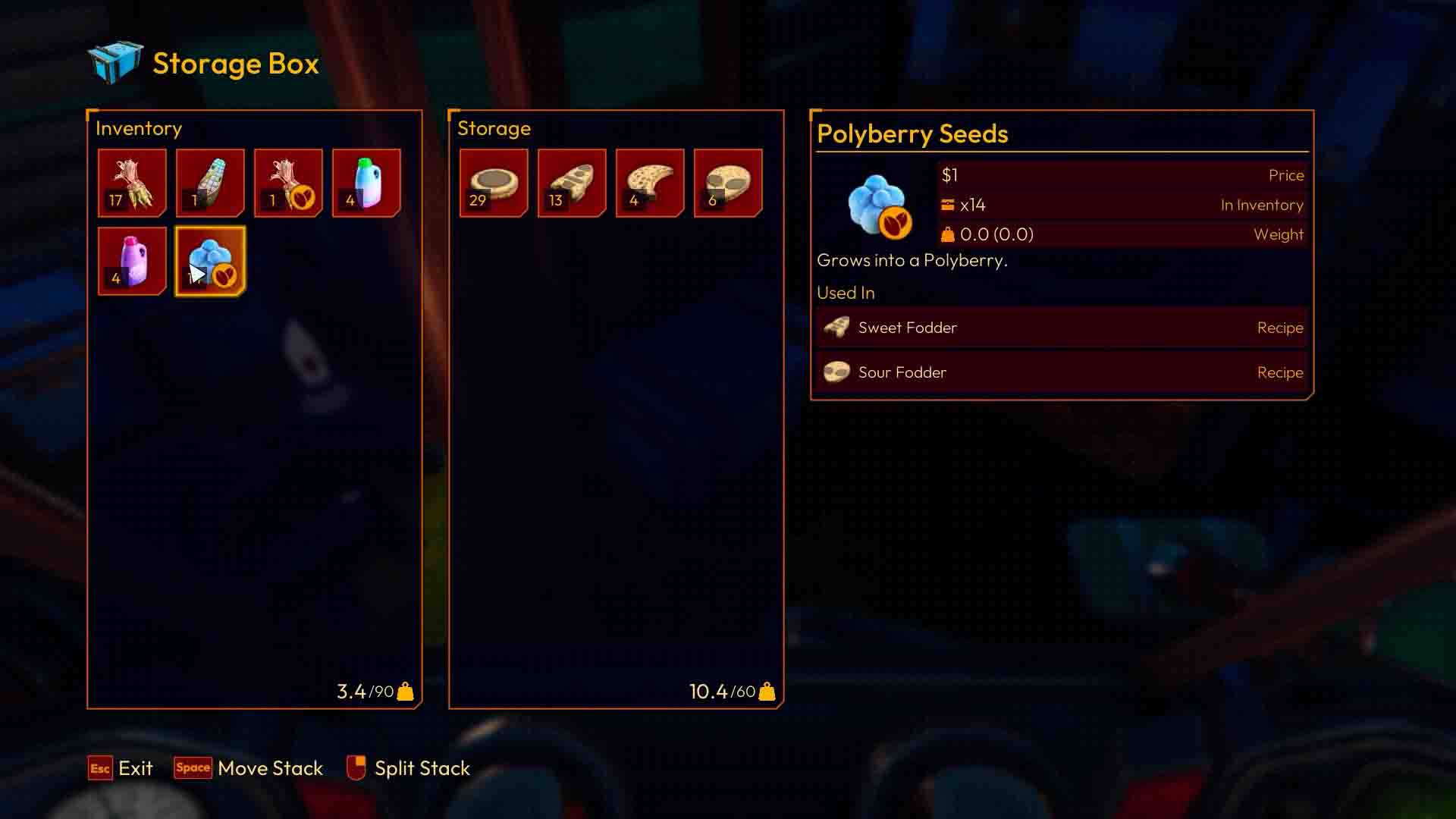1456x819 pixels.
Task: Select the withered root with seed marker
Action: coord(289,182)
